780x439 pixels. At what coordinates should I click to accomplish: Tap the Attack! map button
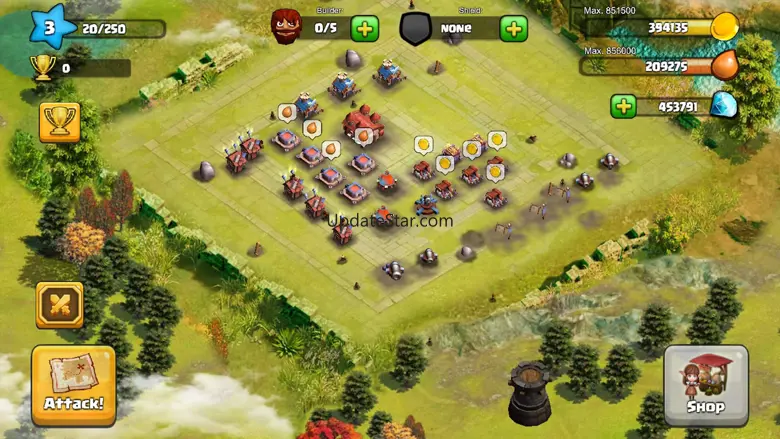(x=73, y=385)
